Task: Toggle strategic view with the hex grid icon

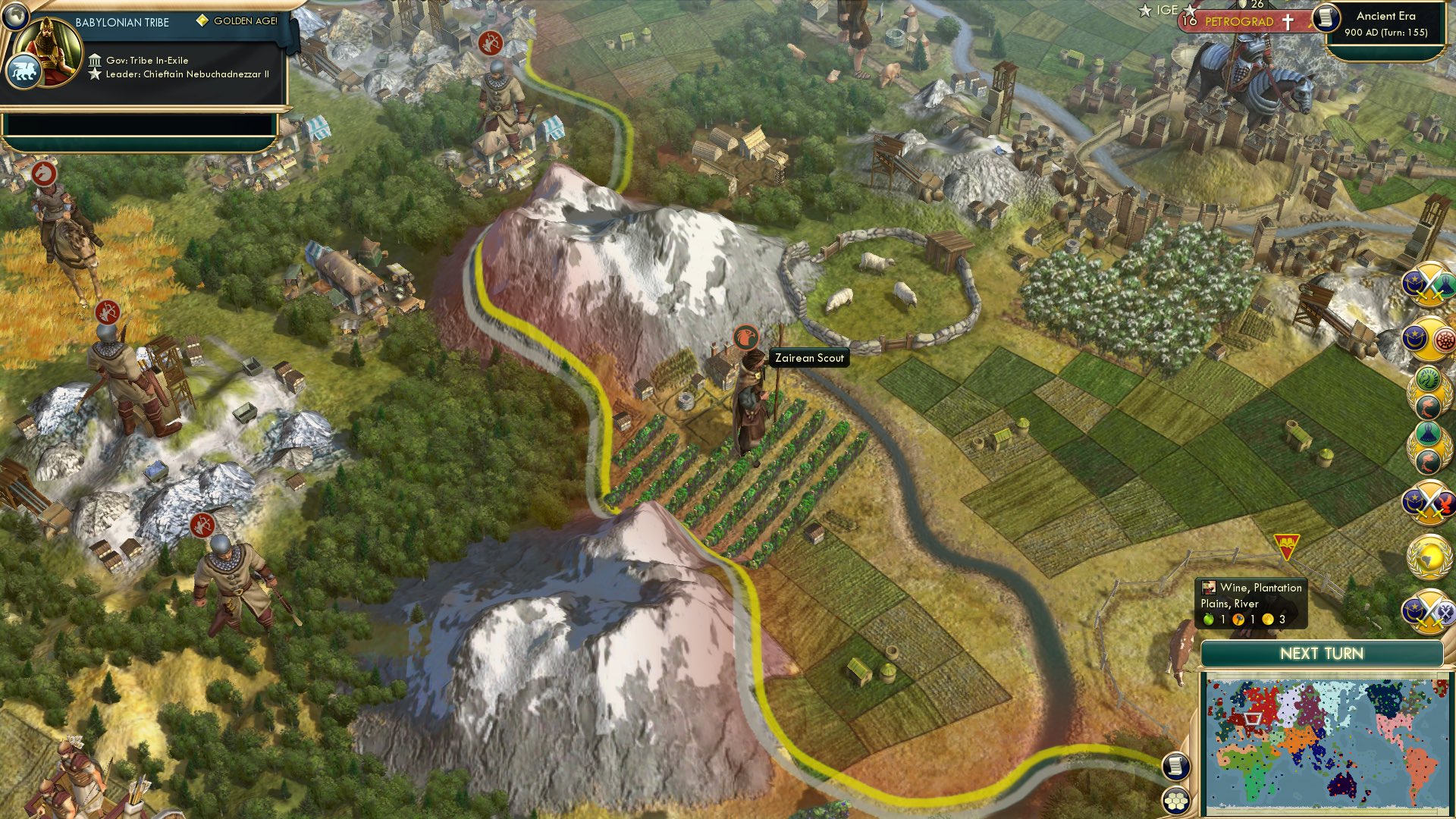Action: tap(1174, 801)
